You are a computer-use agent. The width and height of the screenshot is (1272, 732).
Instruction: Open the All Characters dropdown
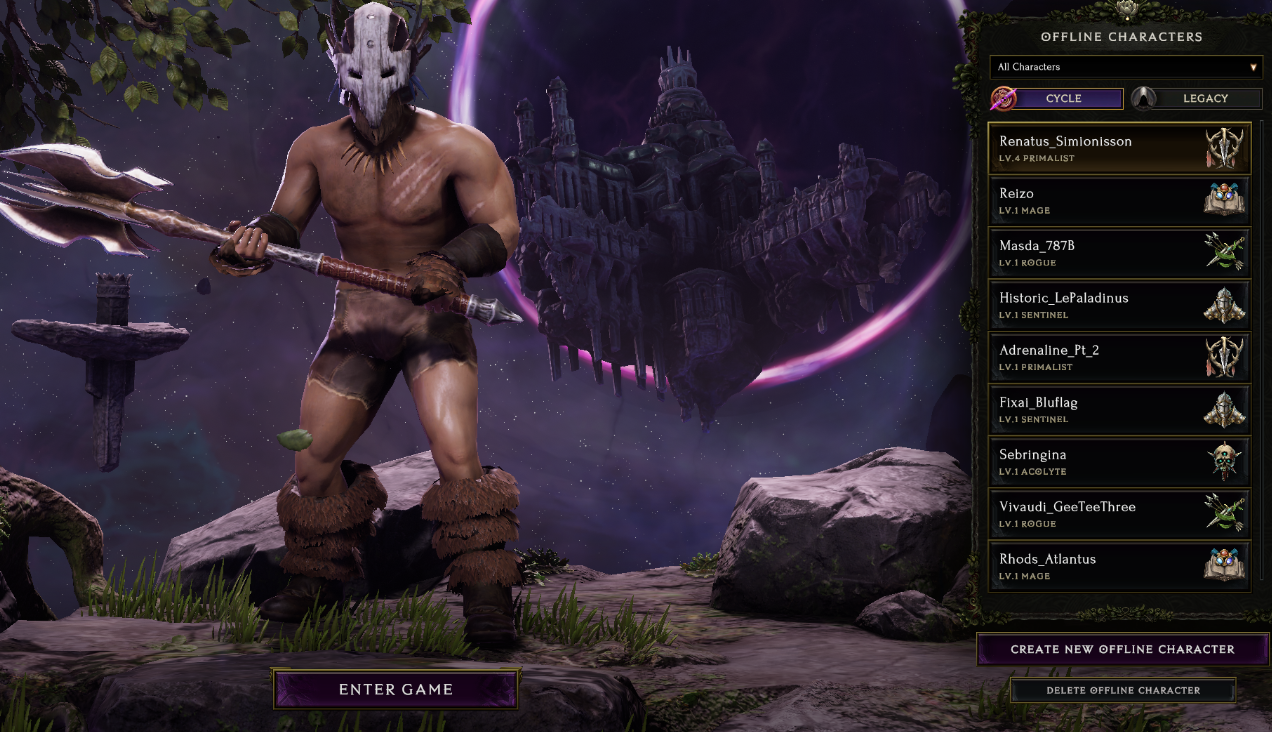[1126, 67]
